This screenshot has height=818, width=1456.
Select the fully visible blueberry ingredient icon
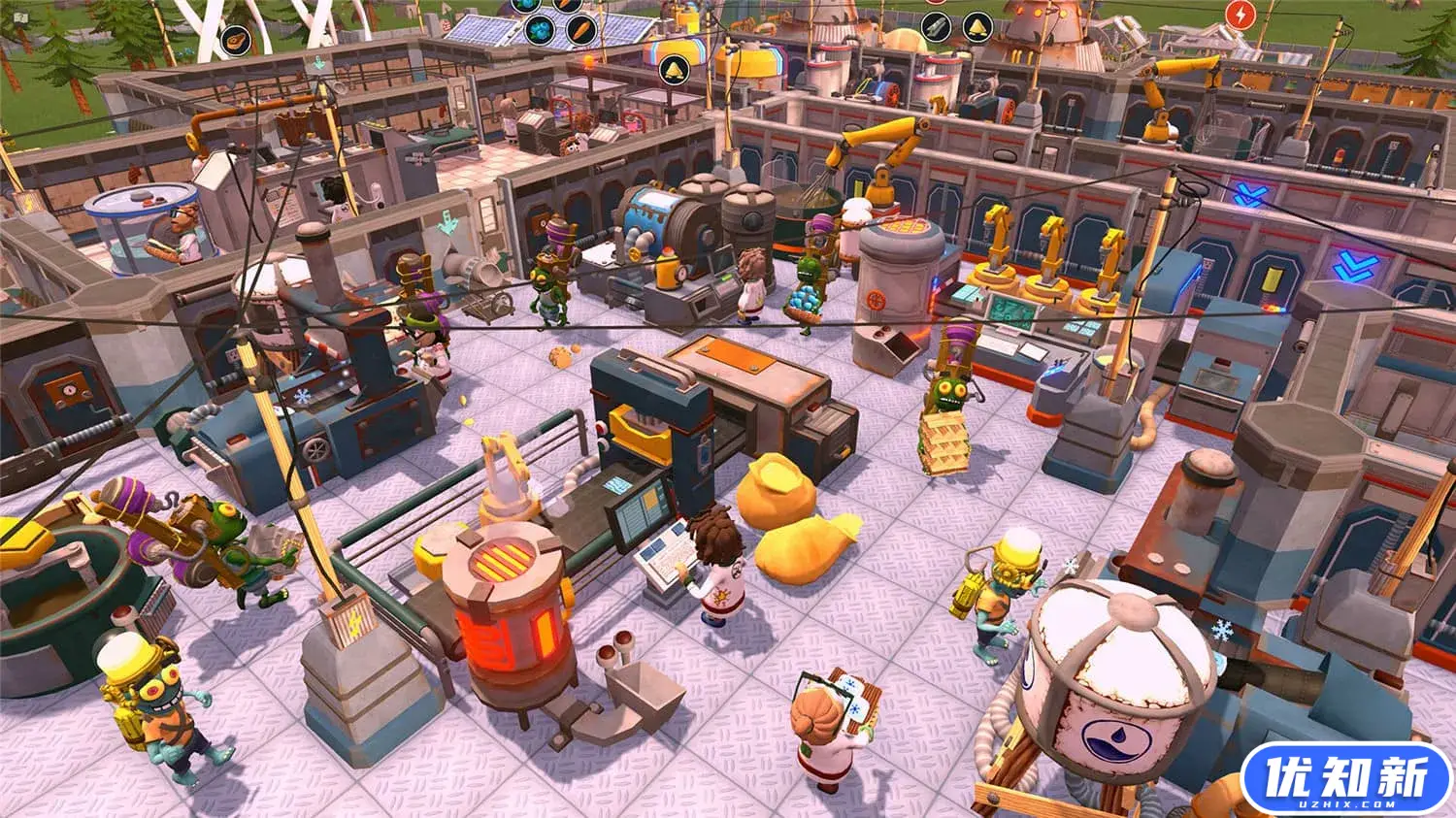click(x=540, y=31)
